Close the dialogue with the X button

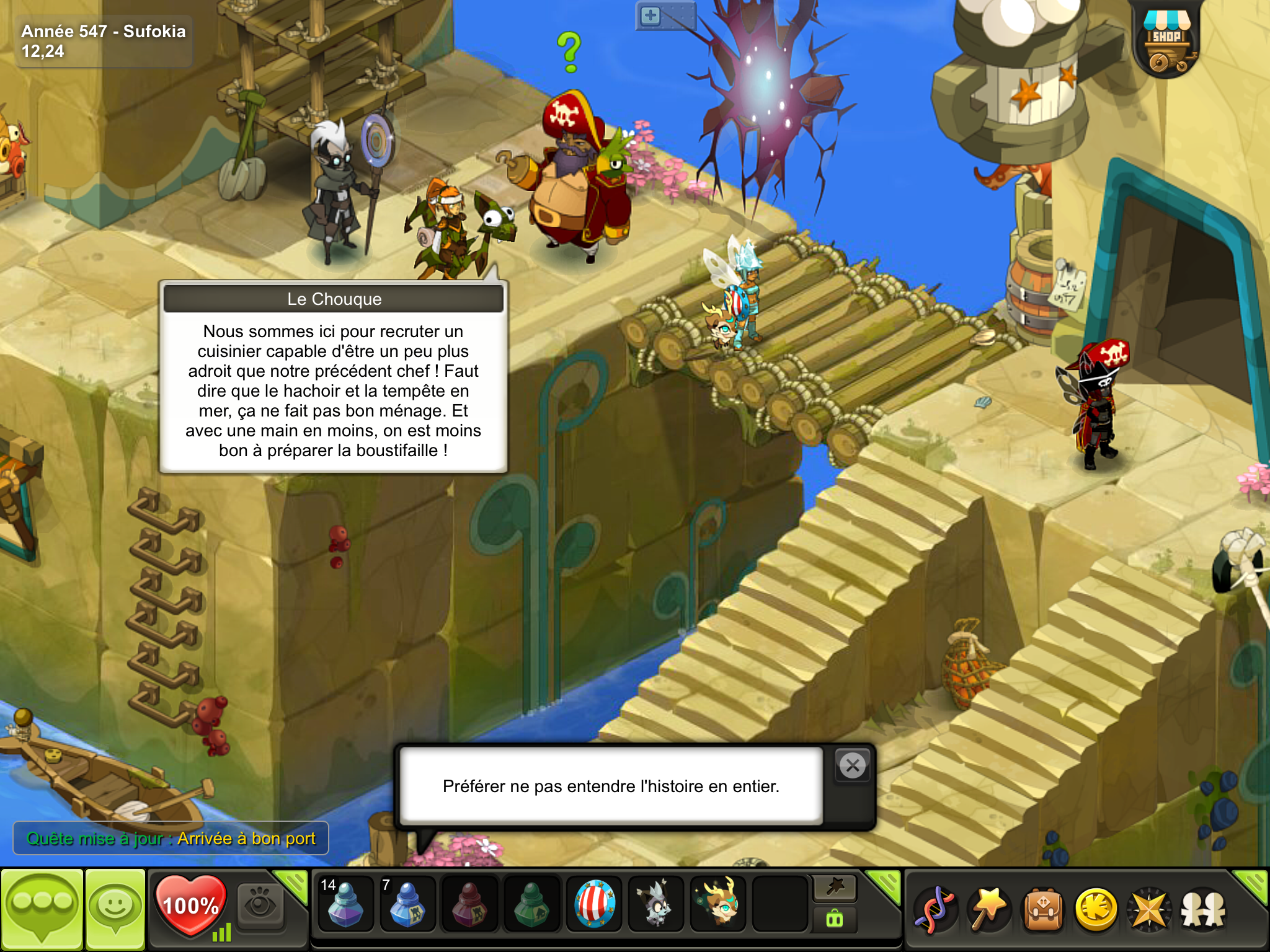(x=853, y=766)
